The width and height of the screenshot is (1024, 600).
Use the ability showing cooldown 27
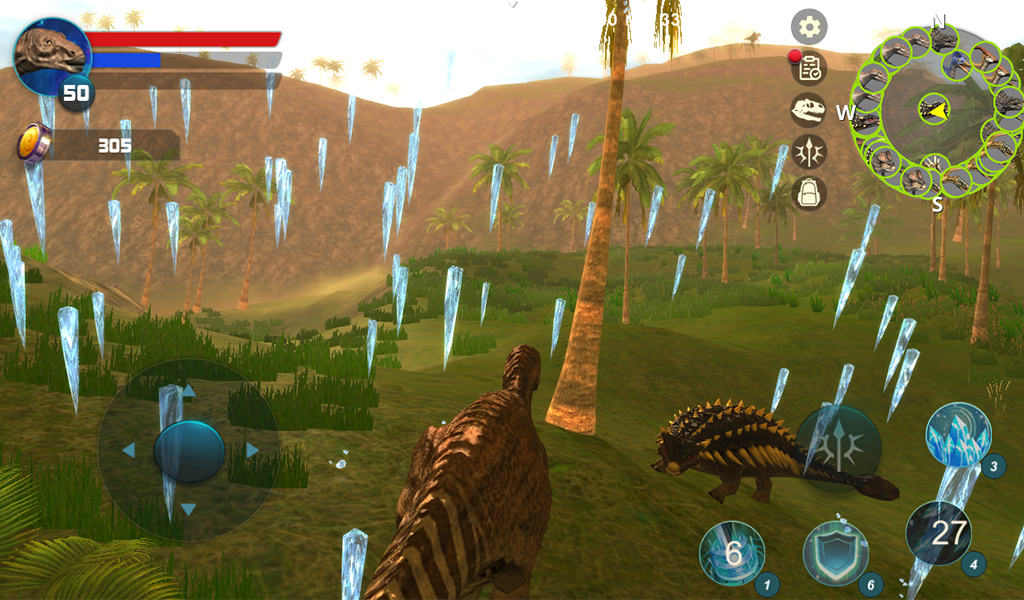939,533
